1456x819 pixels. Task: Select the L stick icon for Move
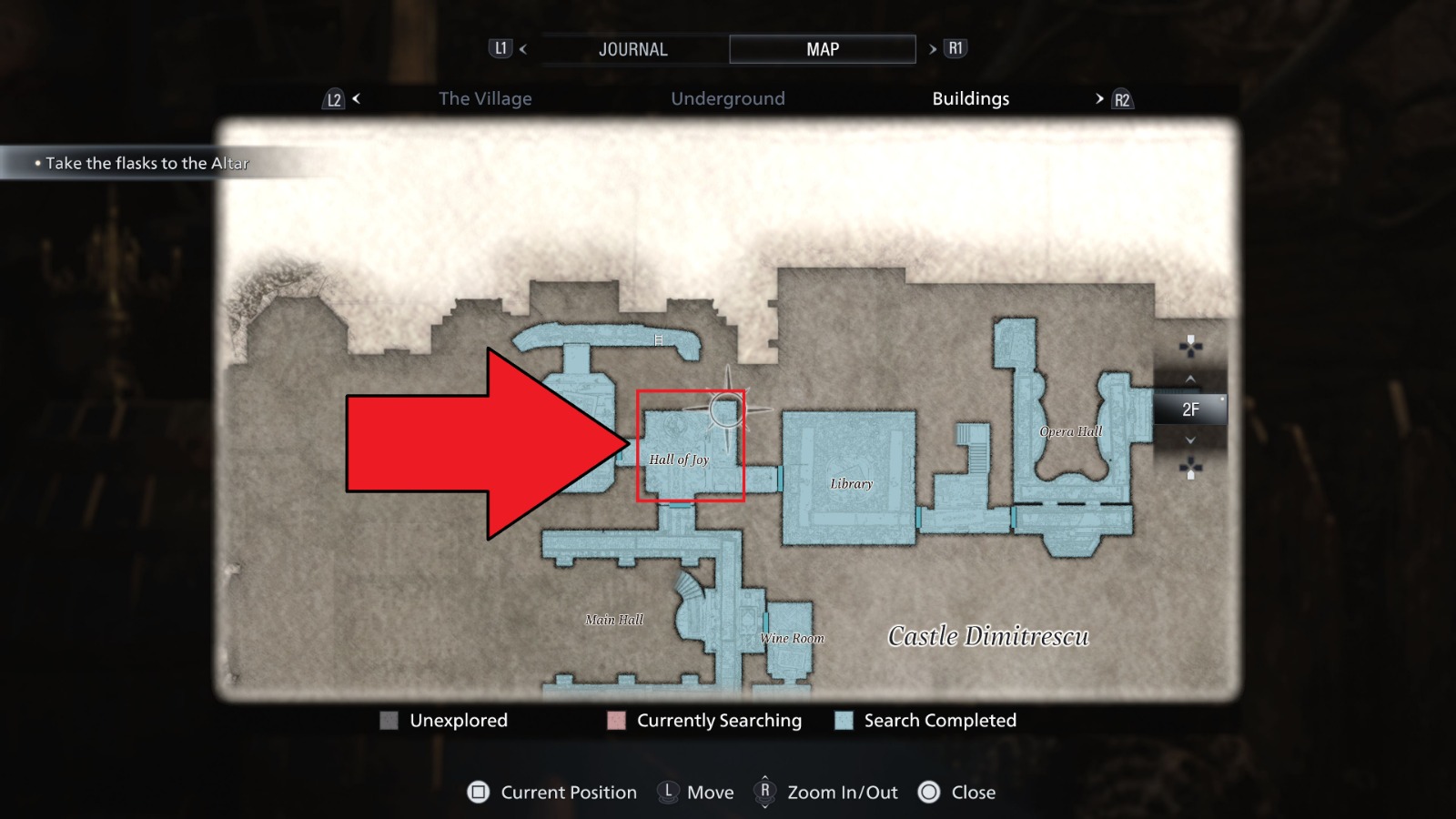tap(669, 793)
